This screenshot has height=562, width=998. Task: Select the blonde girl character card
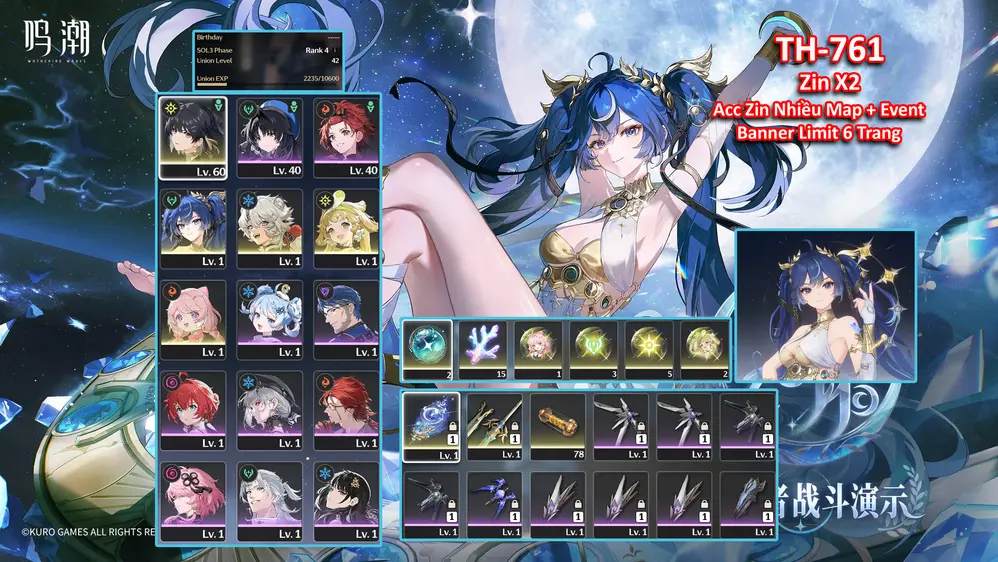[x=346, y=227]
